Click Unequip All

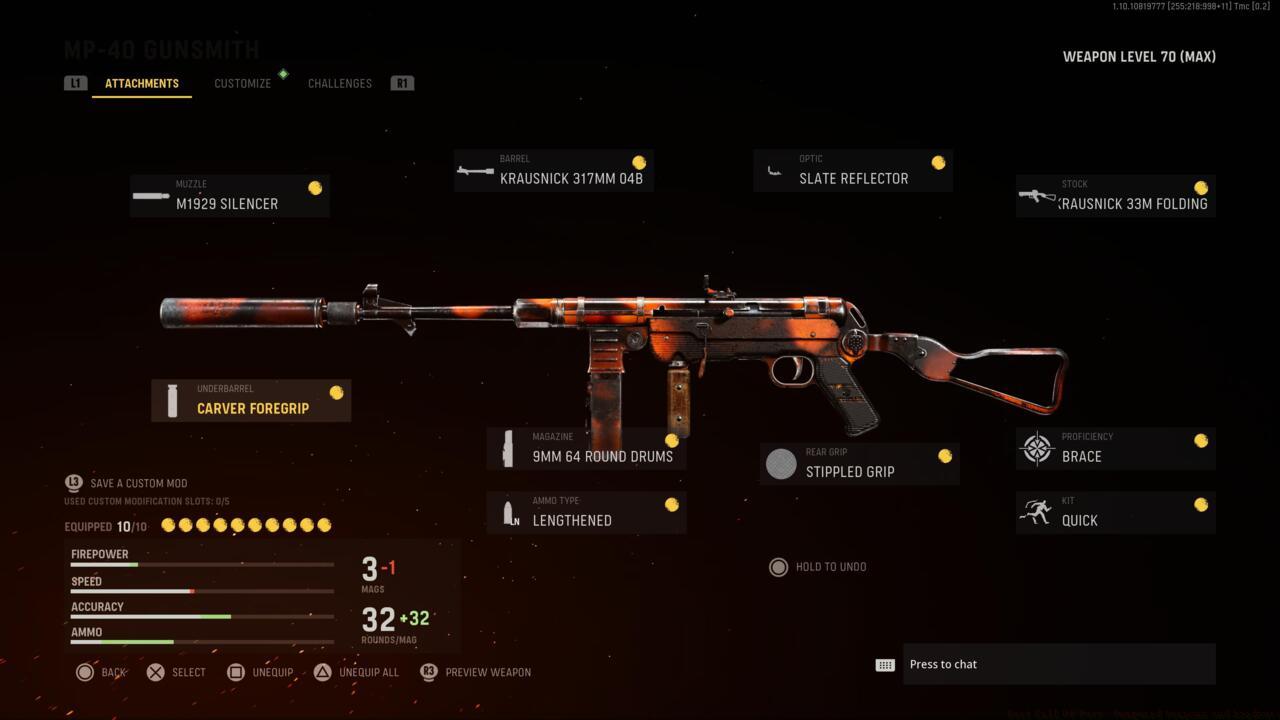tap(357, 672)
